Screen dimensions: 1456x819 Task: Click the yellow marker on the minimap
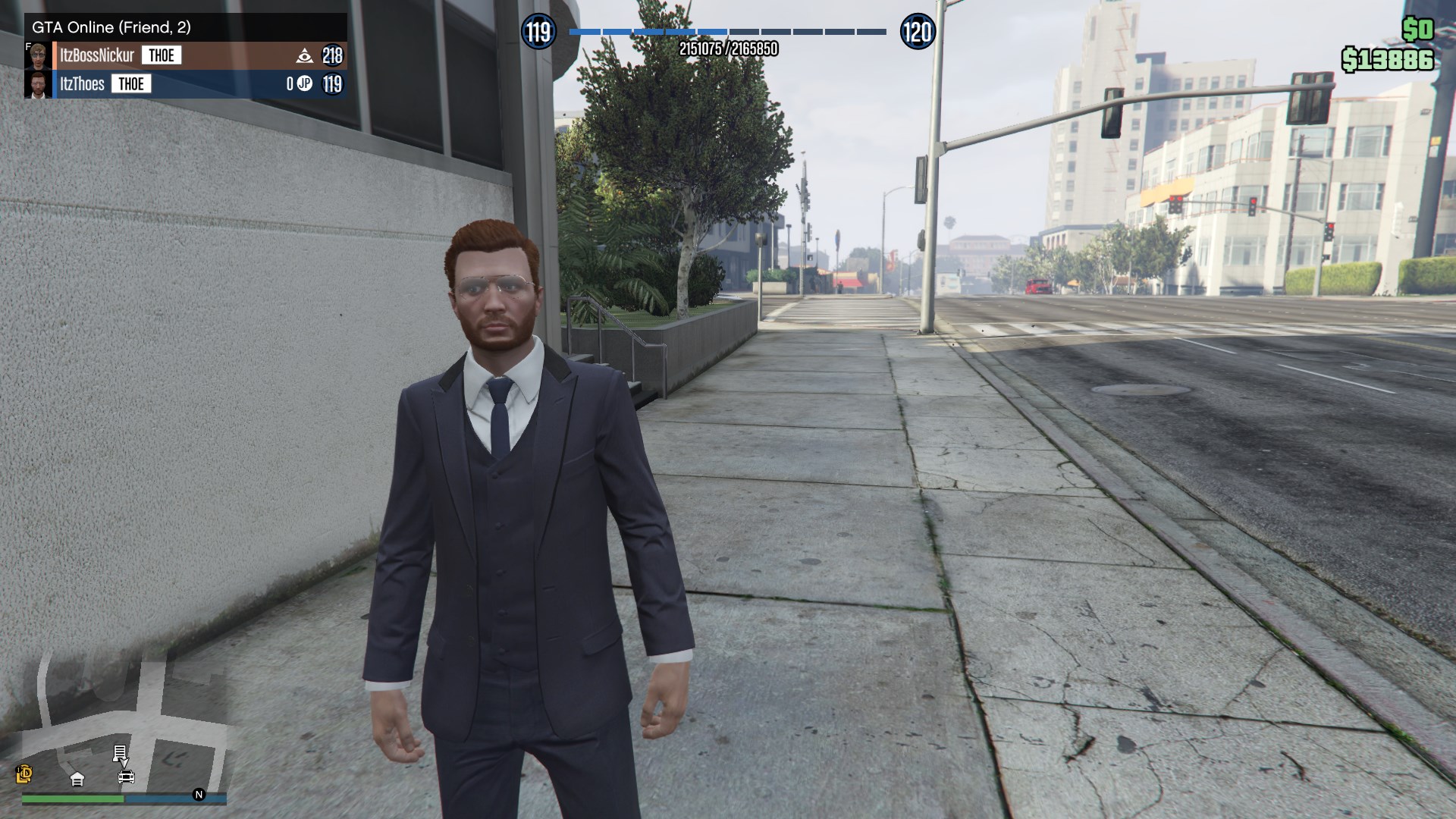click(x=24, y=773)
